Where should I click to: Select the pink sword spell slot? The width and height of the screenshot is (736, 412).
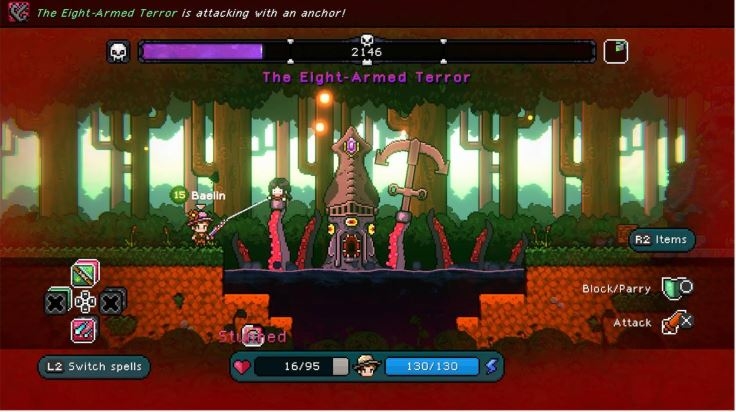(85, 329)
